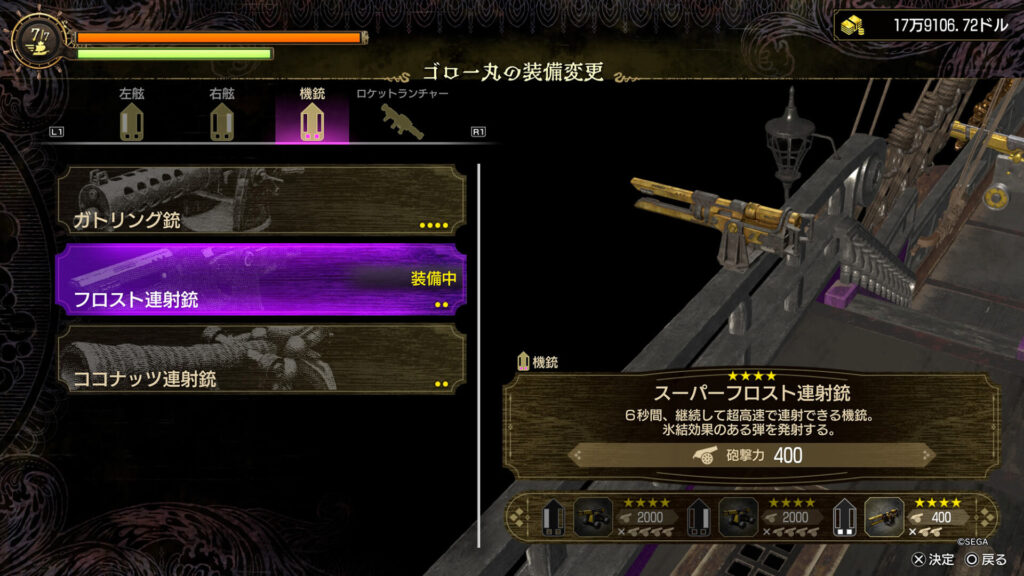Choose ガトリング銃 from the weapon list
The image size is (1024, 576).
coord(260,202)
